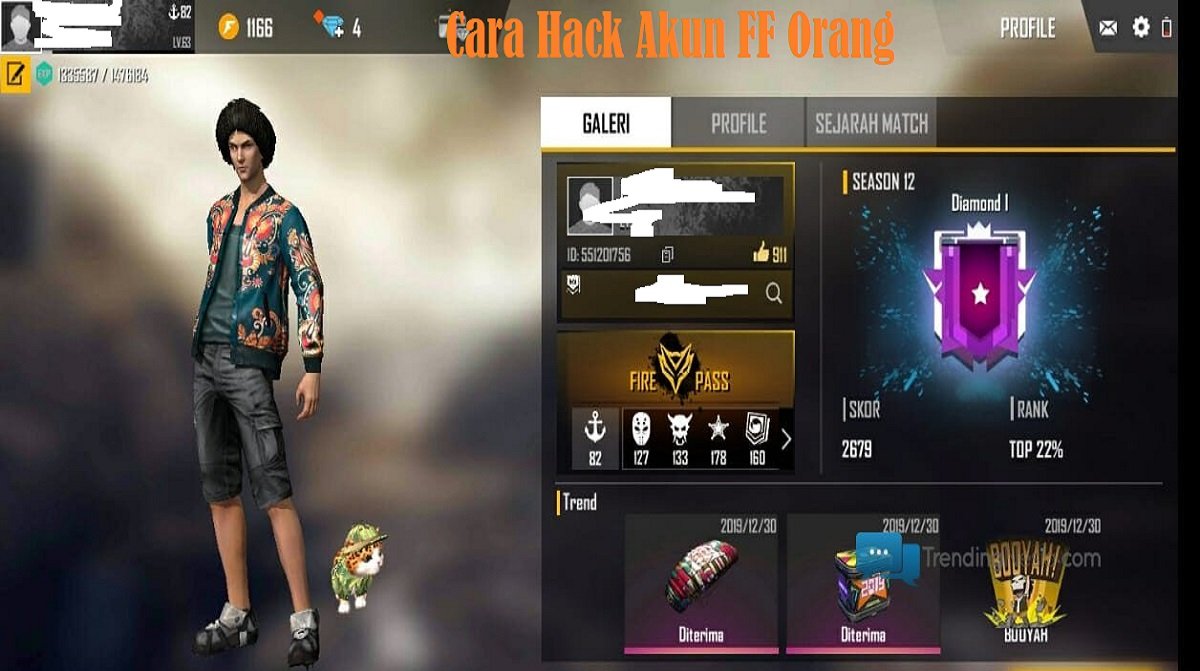Open settings with the gear icon
The height and width of the screenshot is (671, 1200).
pyautogui.click(x=1141, y=27)
